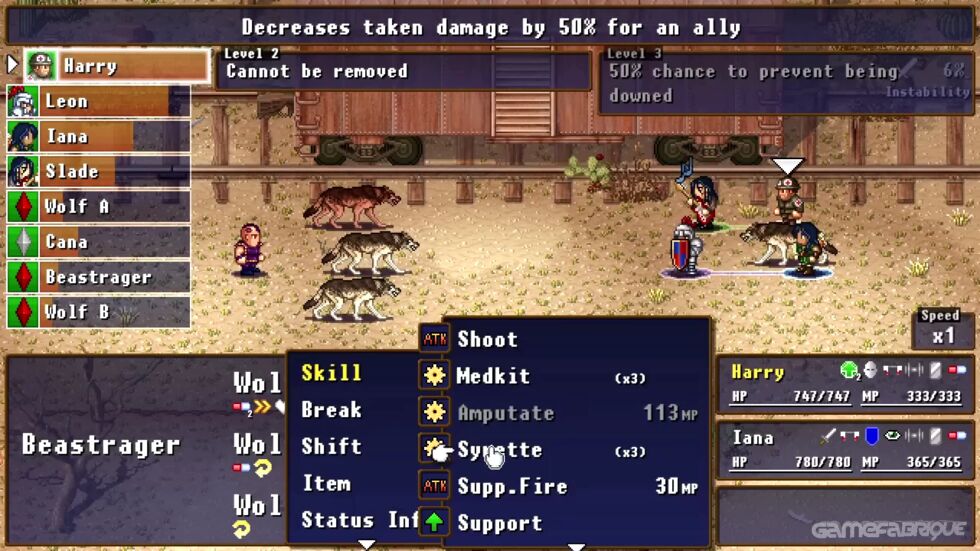Open the Skill command
This screenshot has height=551, width=980.
331,373
